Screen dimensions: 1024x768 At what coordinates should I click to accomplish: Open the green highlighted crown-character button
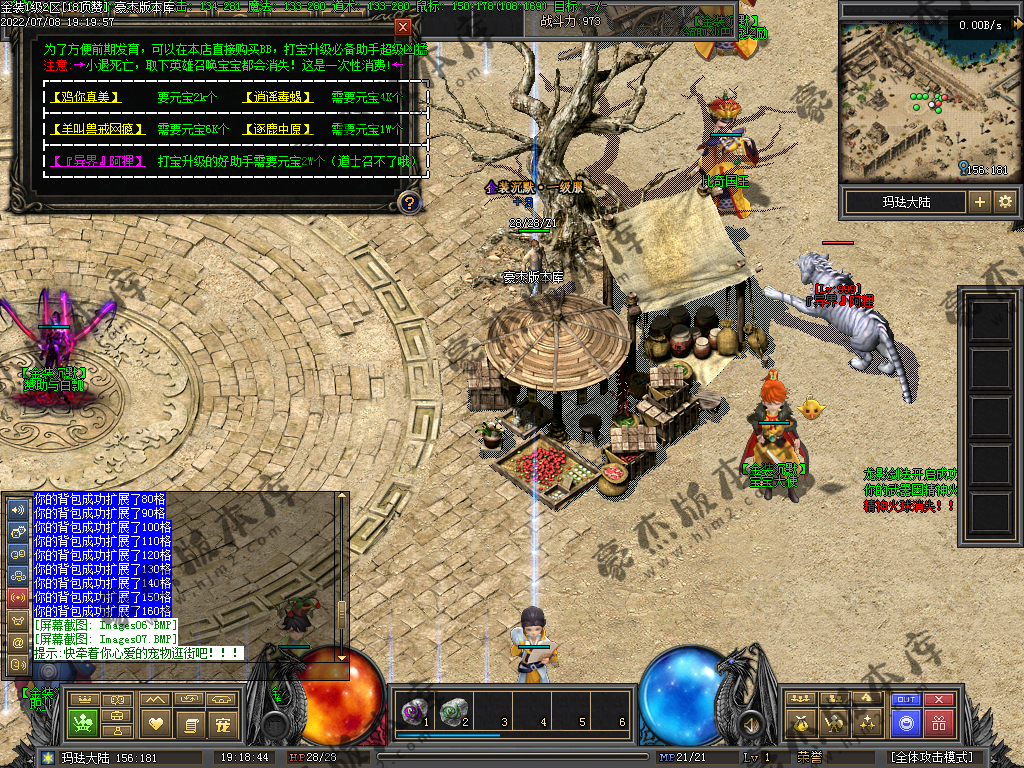pyautogui.click(x=85, y=722)
